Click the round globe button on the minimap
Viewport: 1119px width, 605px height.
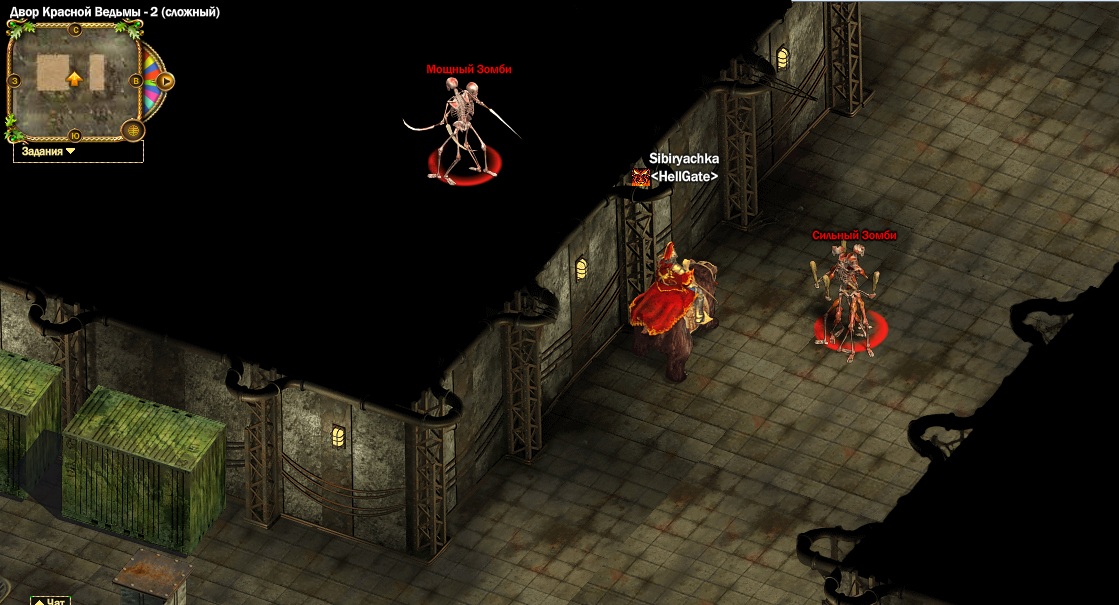point(132,130)
